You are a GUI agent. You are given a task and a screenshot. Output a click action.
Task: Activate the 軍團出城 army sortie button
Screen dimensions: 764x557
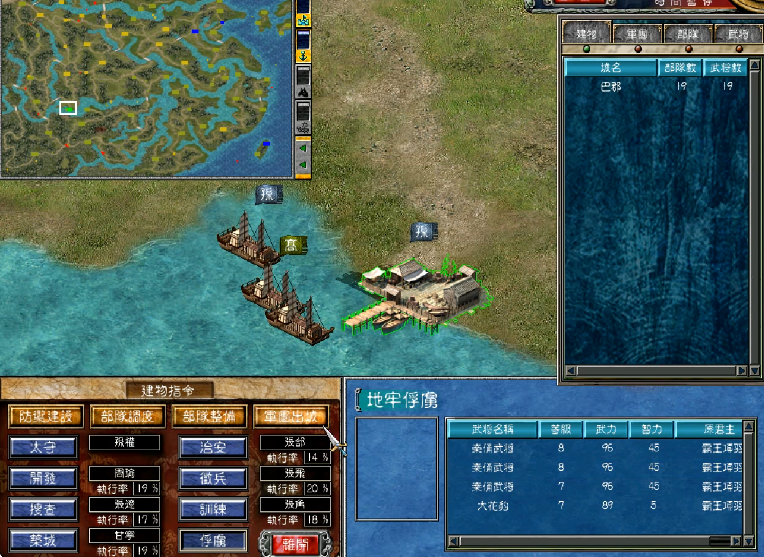click(291, 415)
